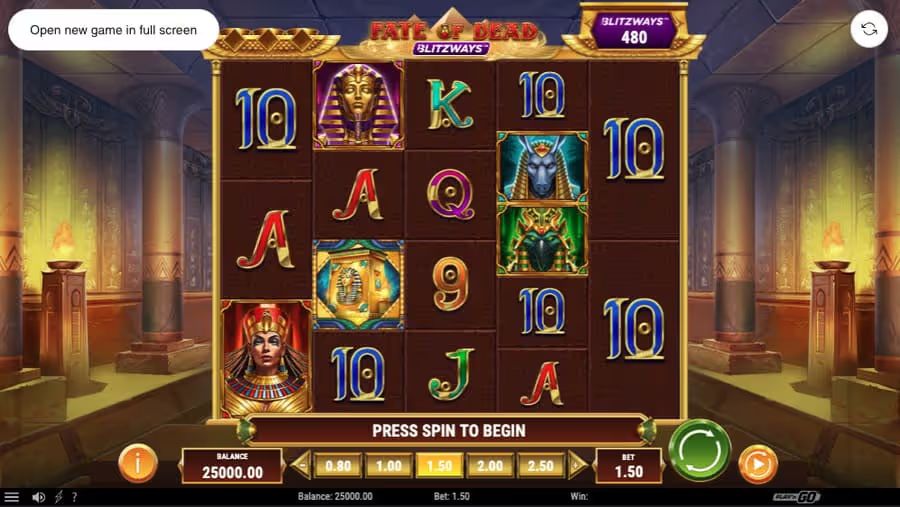The width and height of the screenshot is (900, 507).
Task: Choose the 1.00 bet amount
Action: [x=388, y=465]
